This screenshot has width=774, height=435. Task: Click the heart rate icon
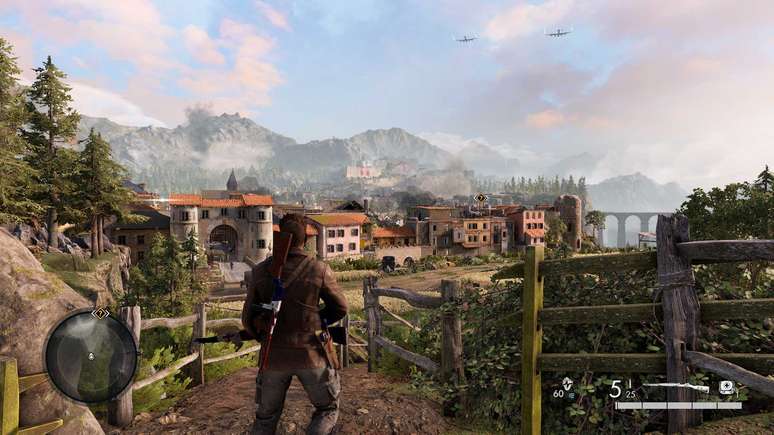pyautogui.click(x=568, y=384)
